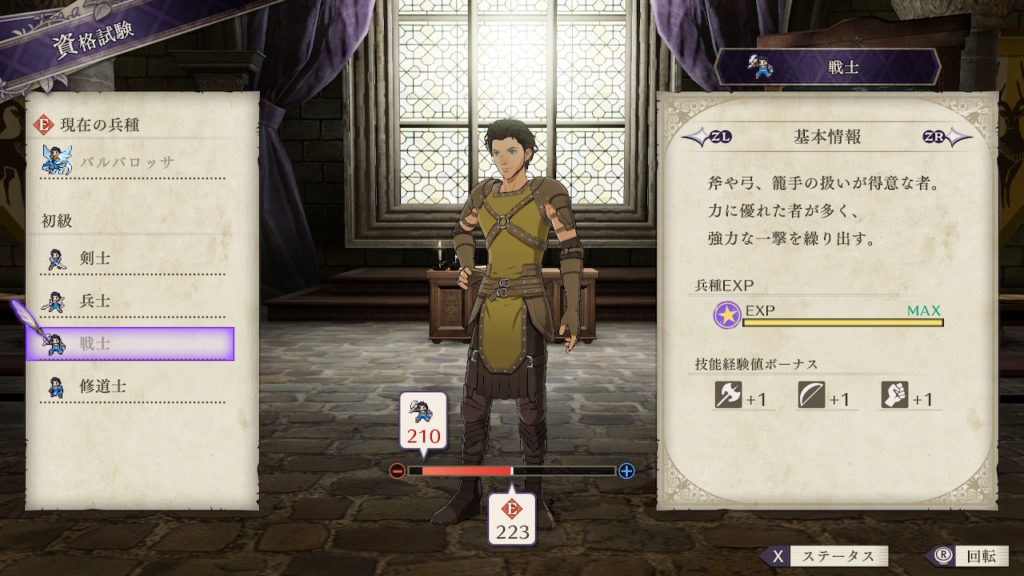Click the red minus button on rotation bar
Screen dimensions: 1024x576
pos(397,470)
